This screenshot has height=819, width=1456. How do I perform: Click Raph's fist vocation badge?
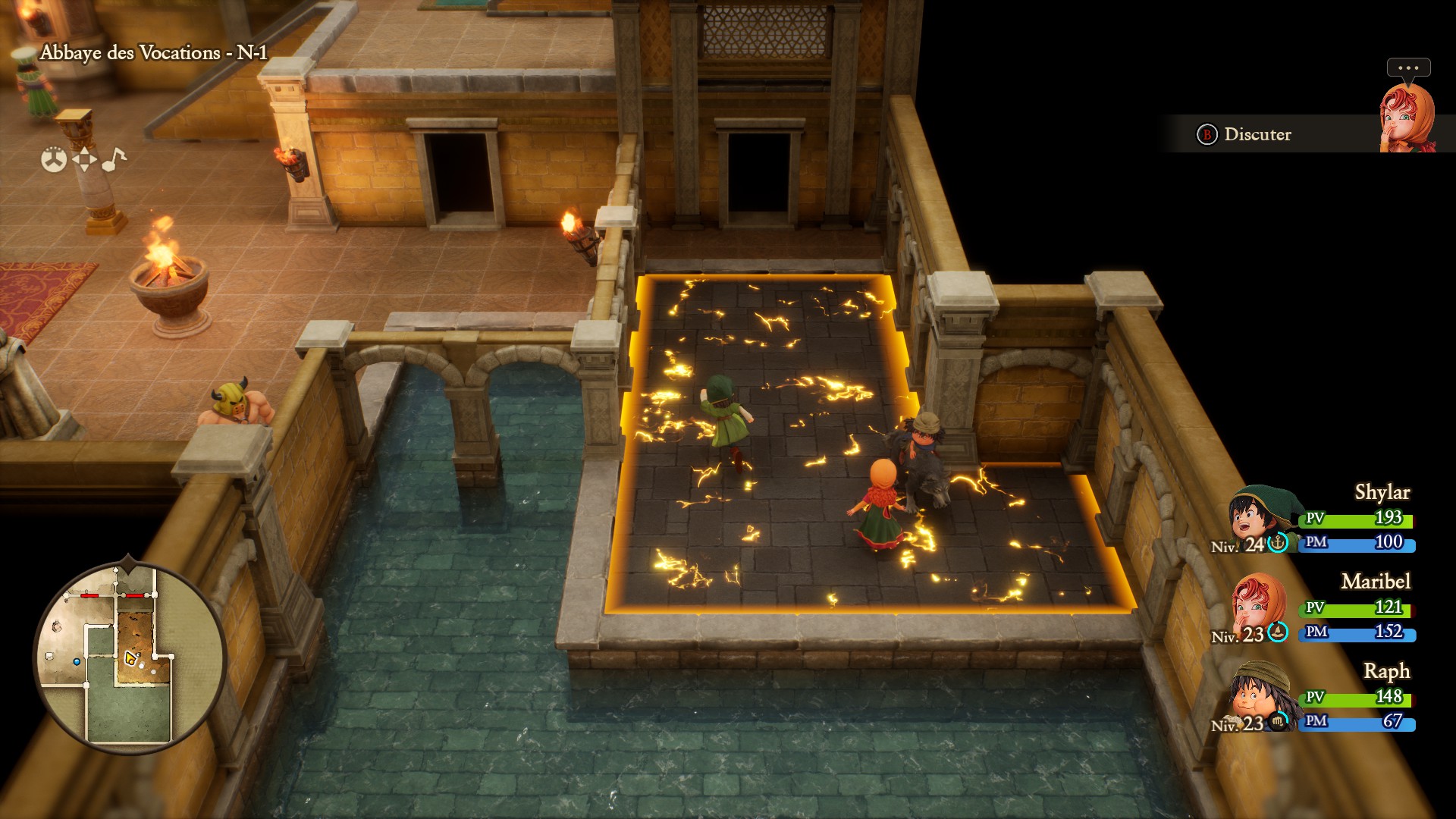pos(1279,720)
